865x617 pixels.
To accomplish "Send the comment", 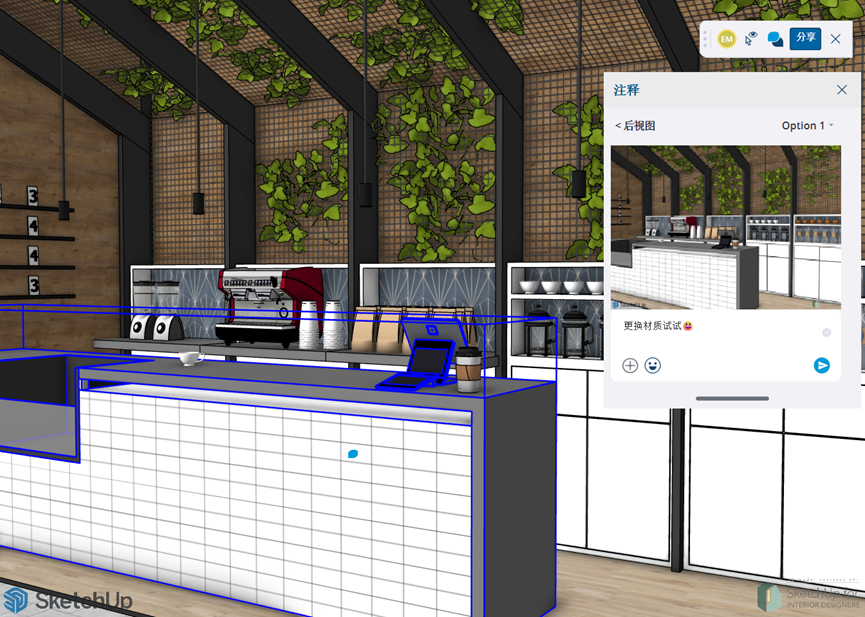I will 822,366.
